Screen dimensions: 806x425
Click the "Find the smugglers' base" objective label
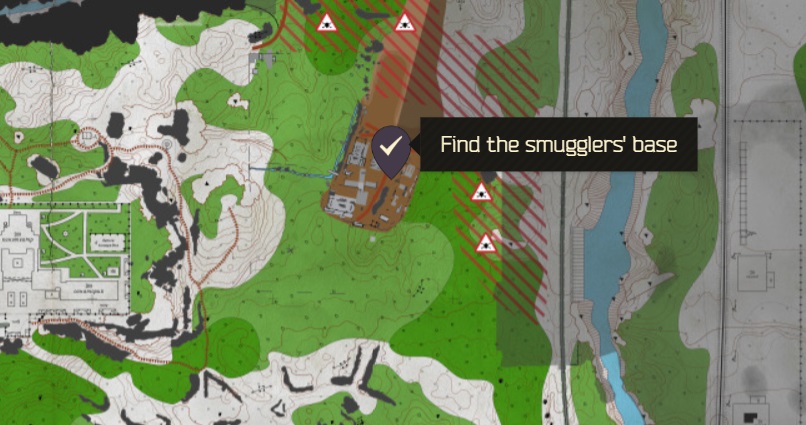click(x=558, y=144)
